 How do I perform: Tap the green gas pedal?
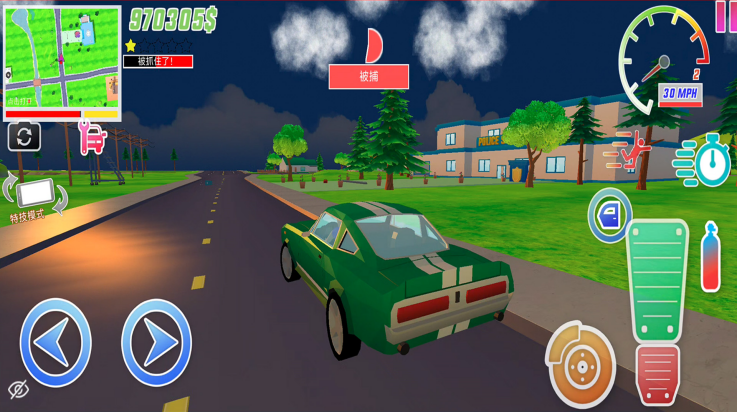coord(657,280)
